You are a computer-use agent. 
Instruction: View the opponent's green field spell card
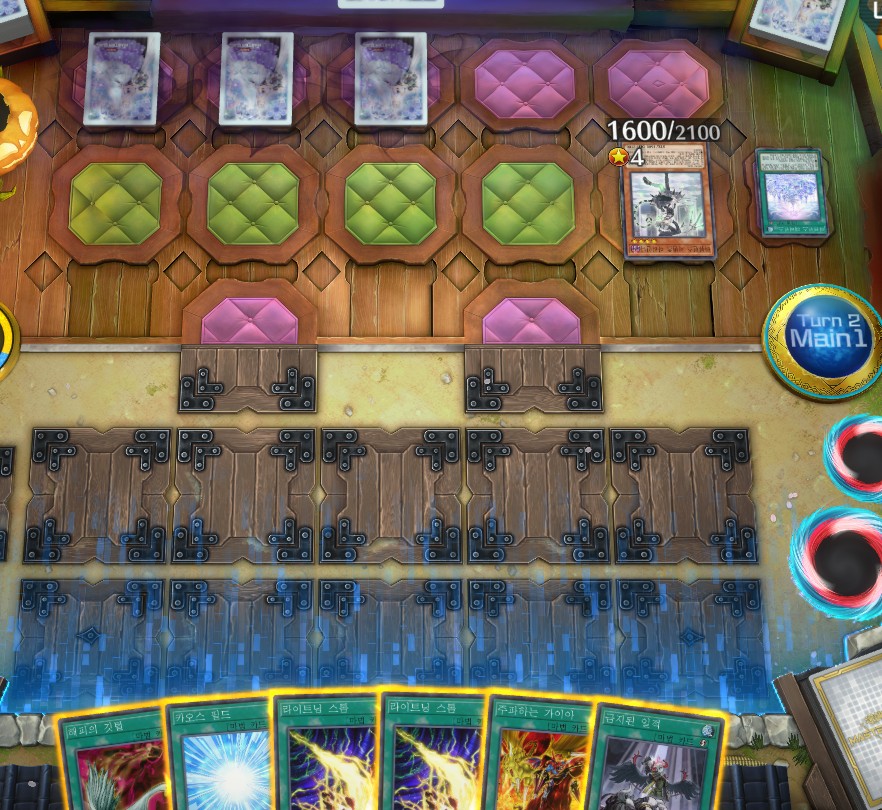790,195
